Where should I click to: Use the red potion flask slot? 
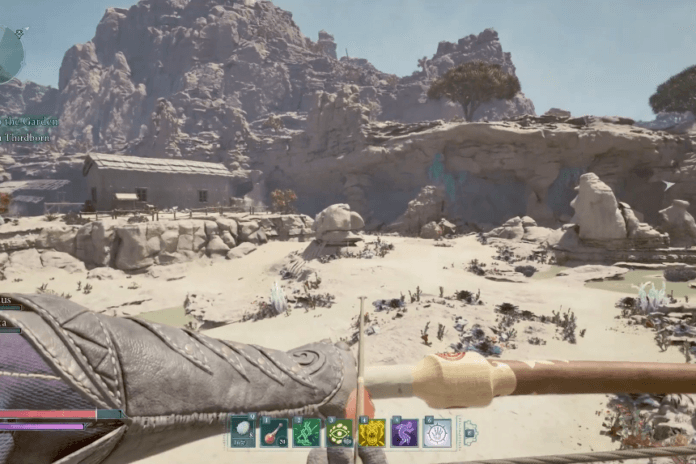tap(275, 432)
